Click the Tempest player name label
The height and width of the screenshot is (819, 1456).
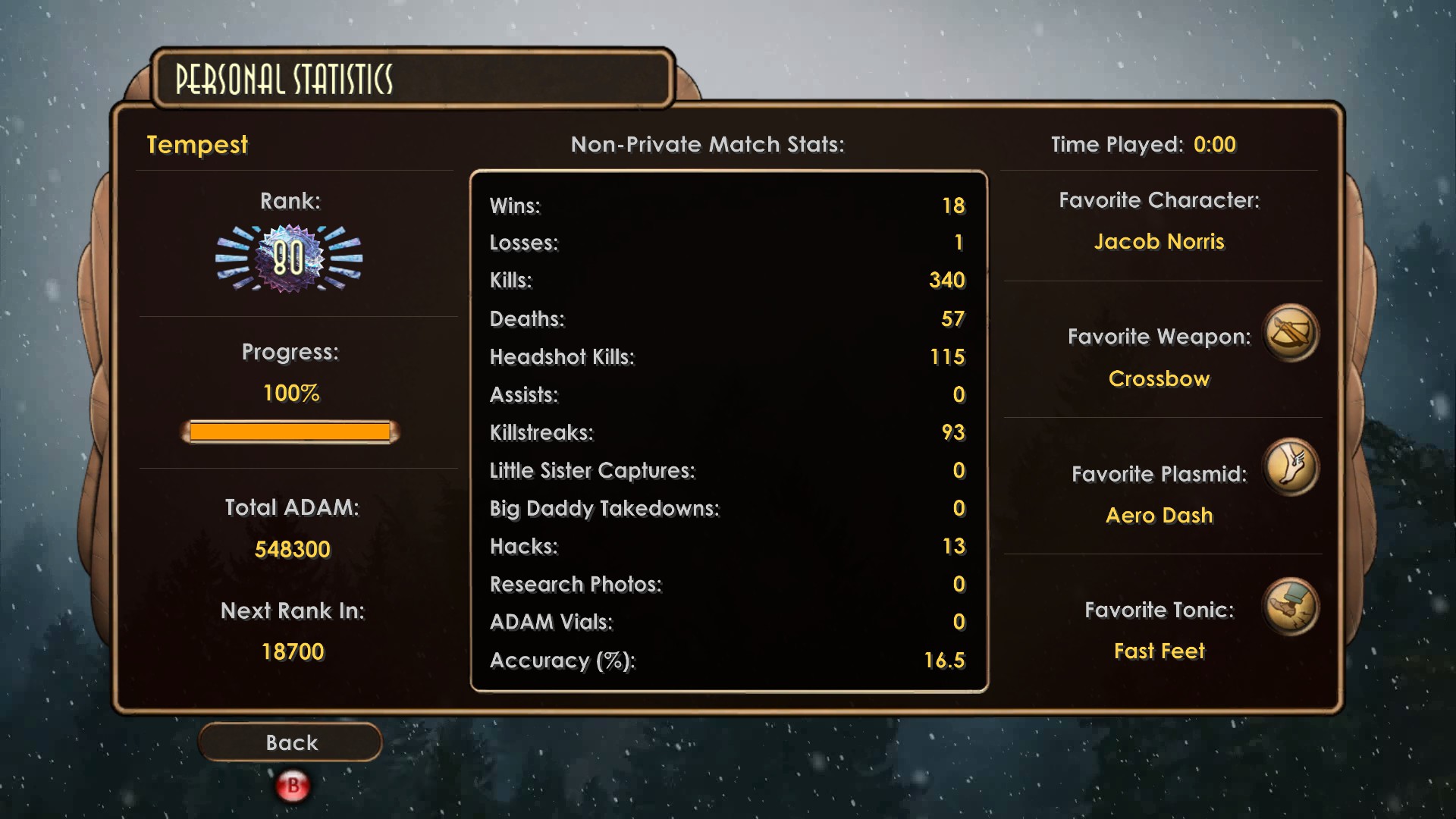pyautogui.click(x=197, y=145)
